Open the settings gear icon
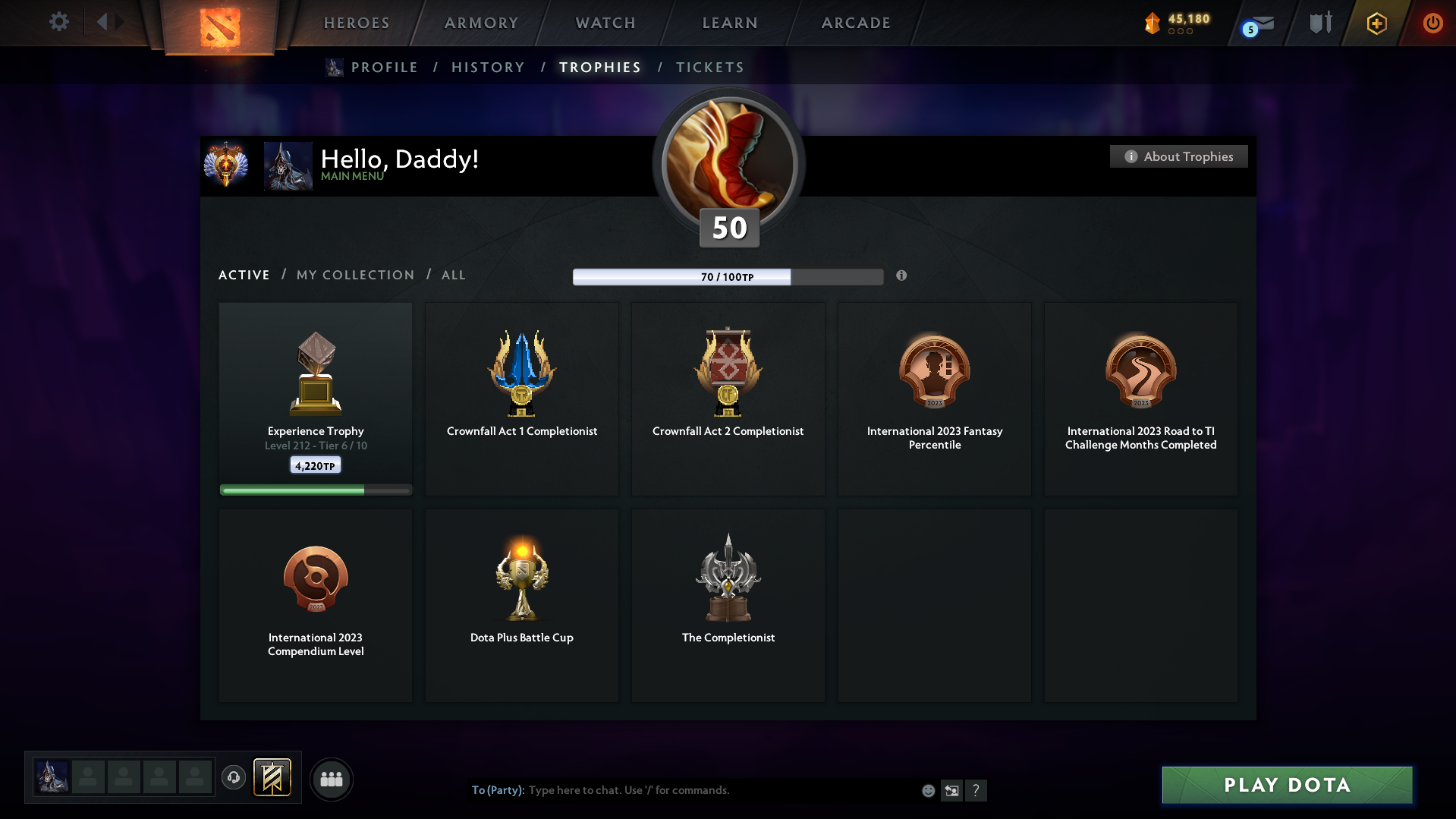 (58, 22)
